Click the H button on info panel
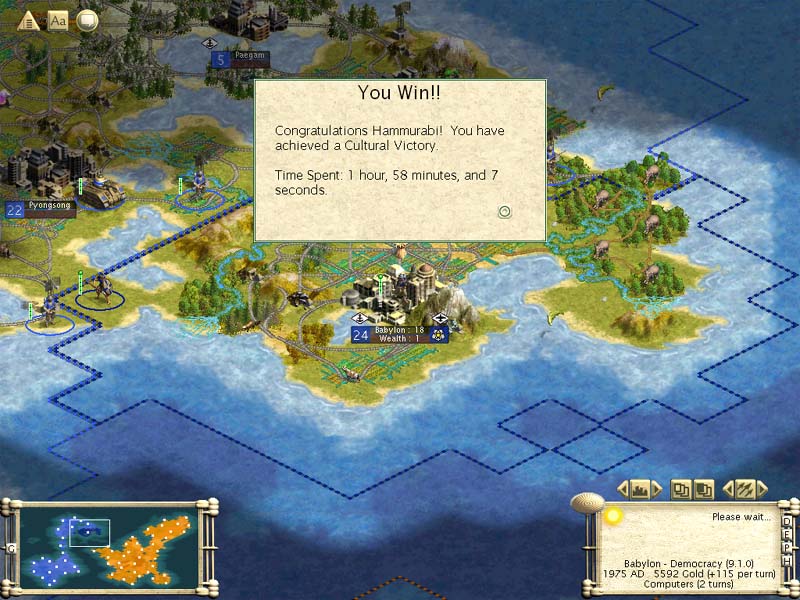The image size is (800, 600). coord(788,560)
